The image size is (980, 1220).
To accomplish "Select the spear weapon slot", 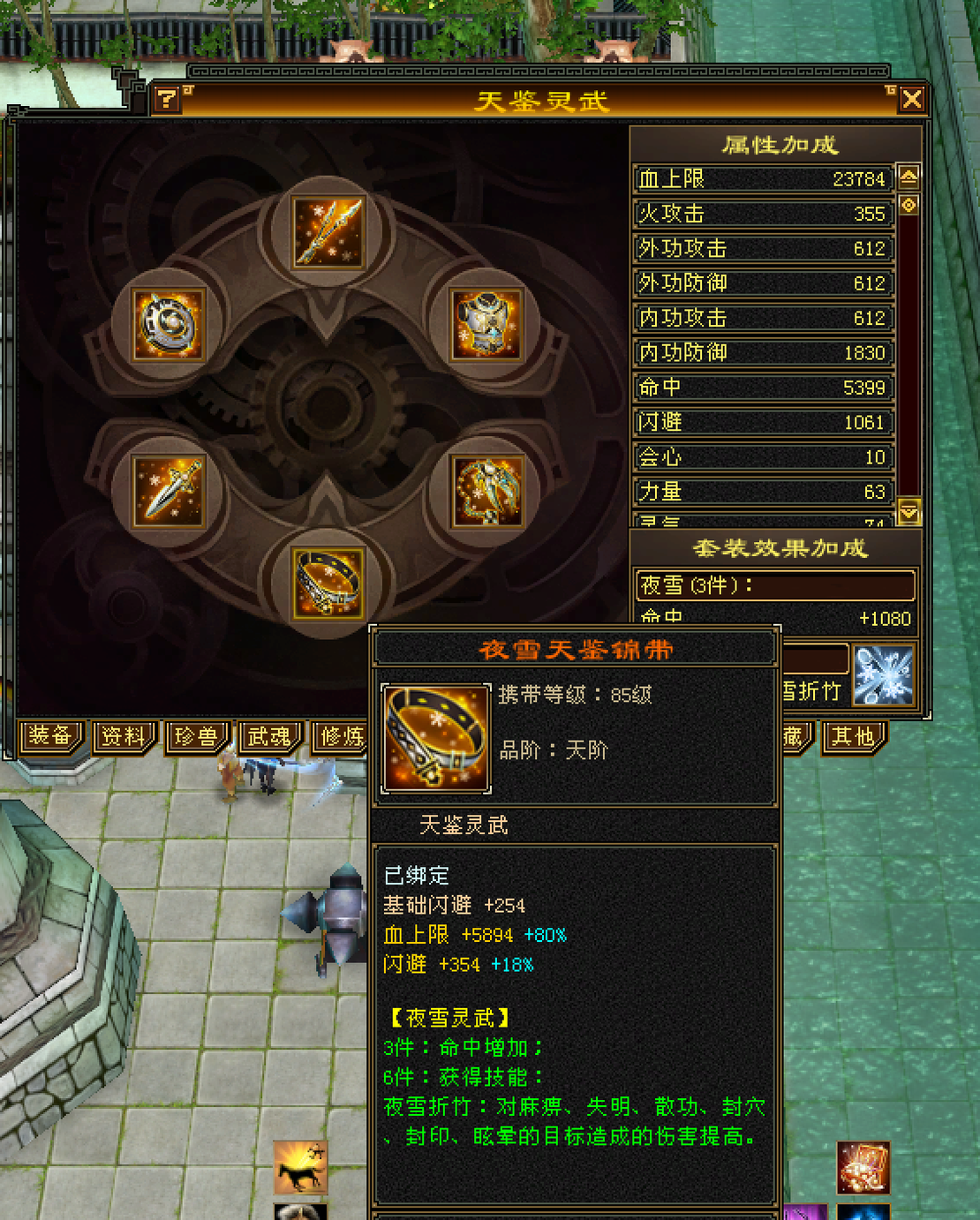I will pos(328,231).
